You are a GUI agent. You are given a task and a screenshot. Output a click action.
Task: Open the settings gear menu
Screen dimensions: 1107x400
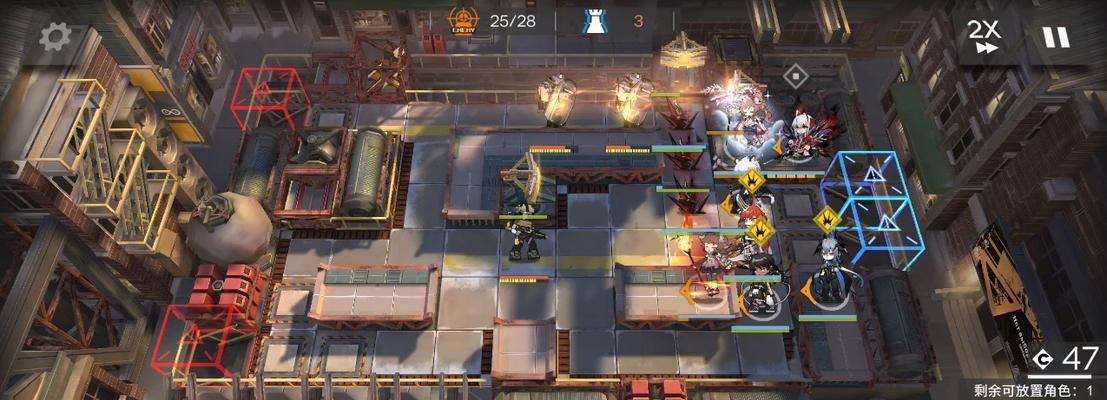tap(55, 37)
